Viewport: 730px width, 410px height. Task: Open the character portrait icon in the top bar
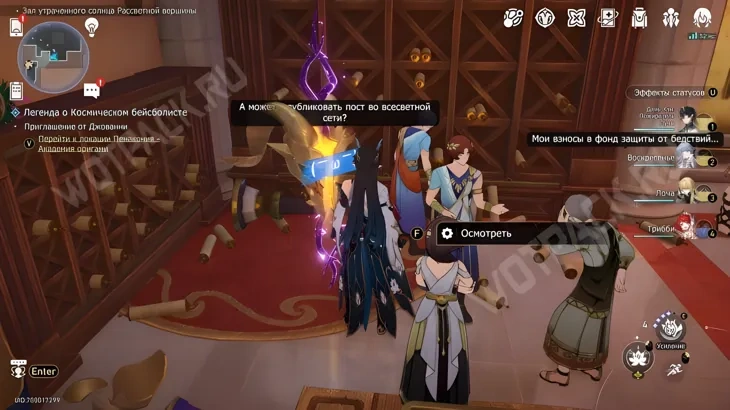tap(703, 17)
